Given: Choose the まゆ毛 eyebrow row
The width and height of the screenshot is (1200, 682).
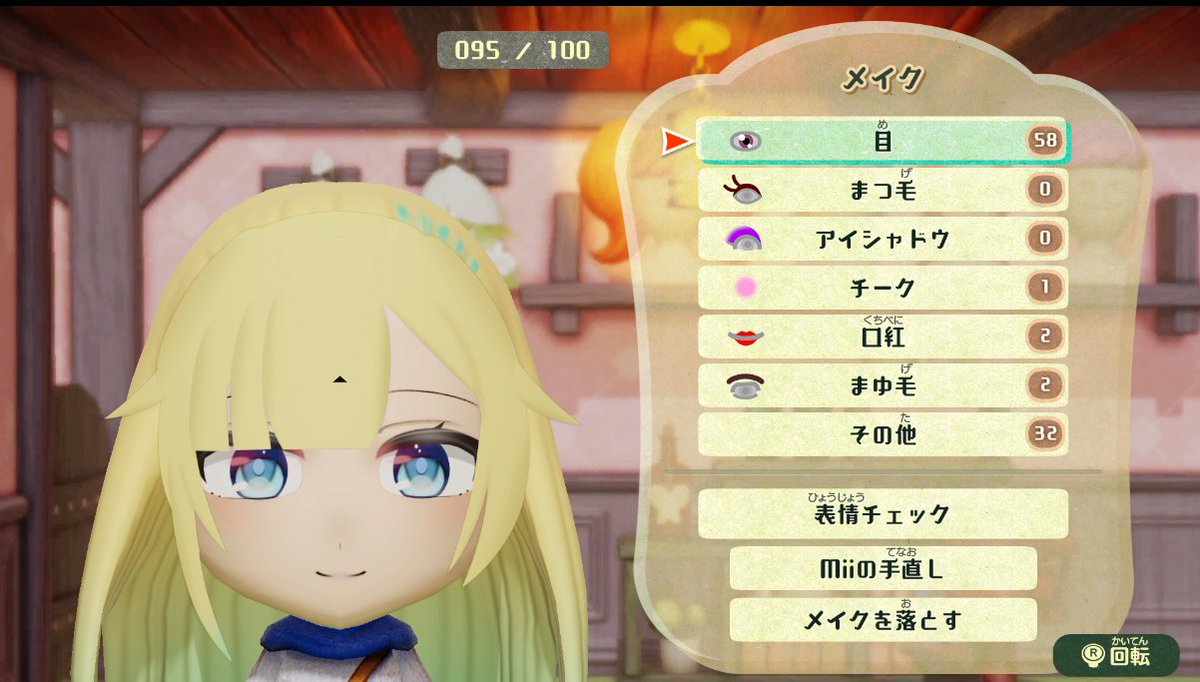Looking at the screenshot, I should [x=882, y=386].
